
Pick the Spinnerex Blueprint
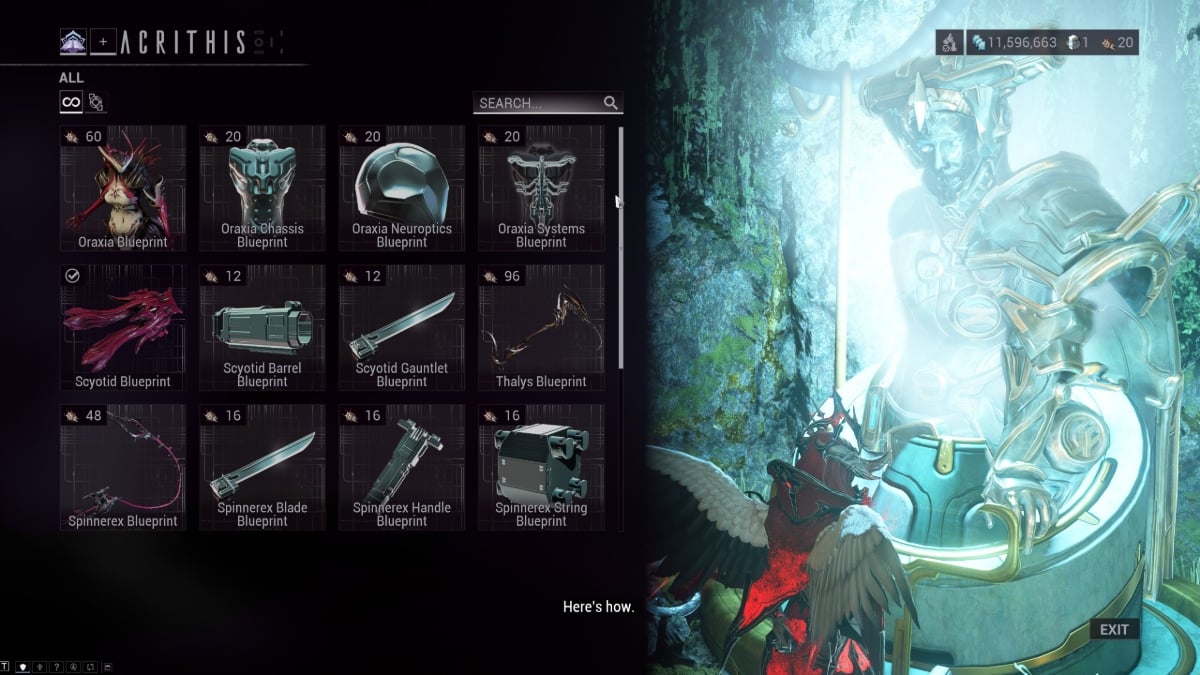[x=123, y=467]
